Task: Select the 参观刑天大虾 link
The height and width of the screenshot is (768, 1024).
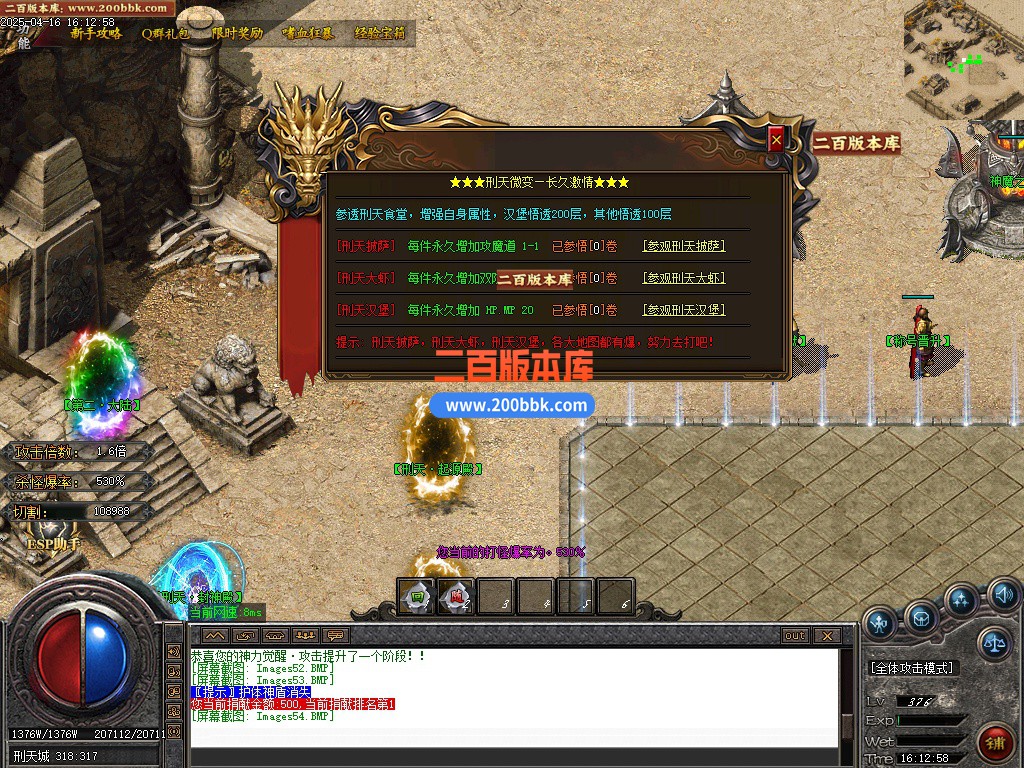Action: point(683,278)
